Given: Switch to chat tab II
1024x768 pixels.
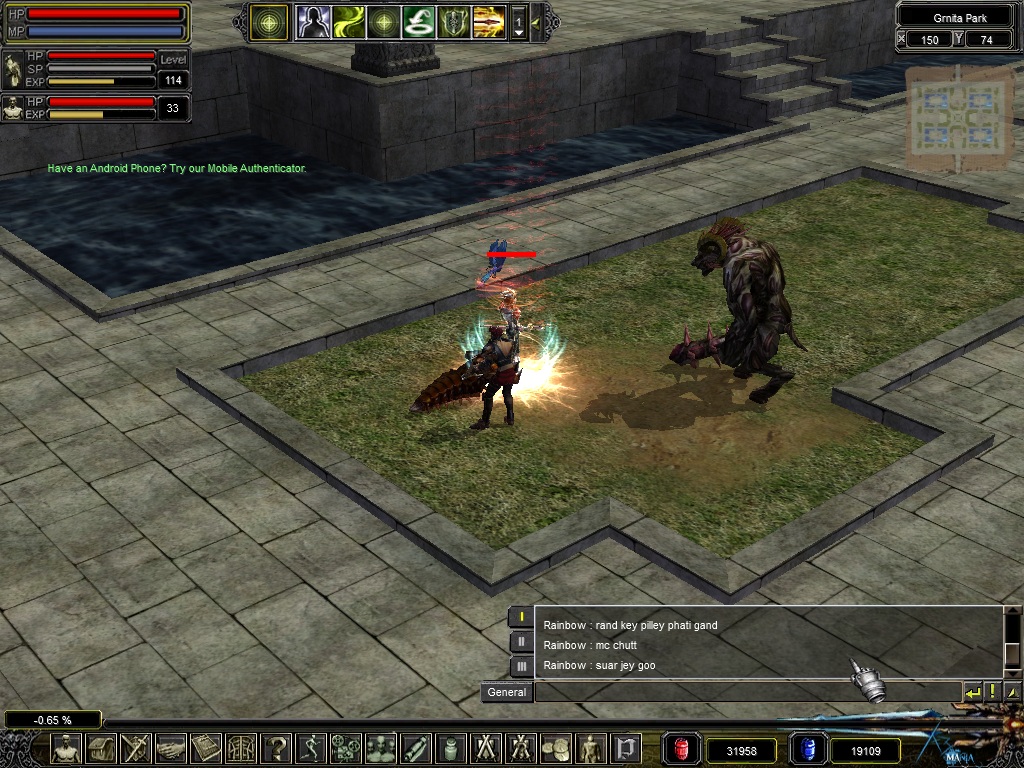Looking at the screenshot, I should click(x=520, y=642).
